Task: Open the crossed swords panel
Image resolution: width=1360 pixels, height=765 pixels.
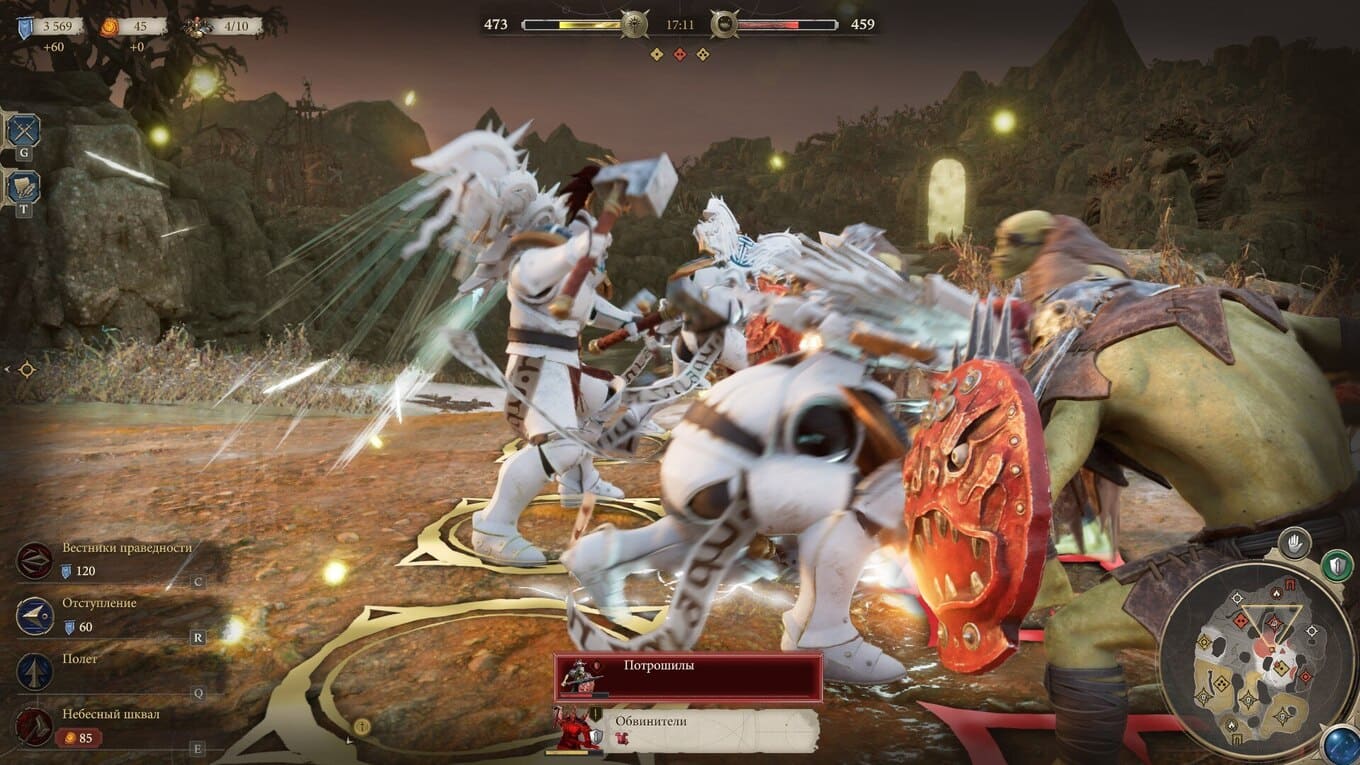Action: pos(23,129)
